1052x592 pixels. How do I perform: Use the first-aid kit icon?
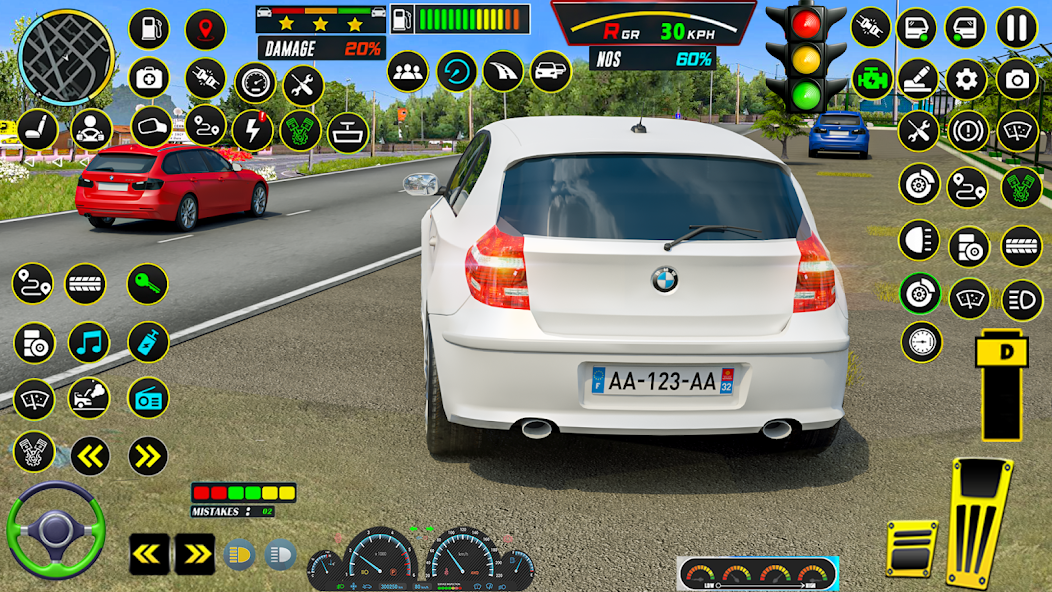[x=149, y=78]
